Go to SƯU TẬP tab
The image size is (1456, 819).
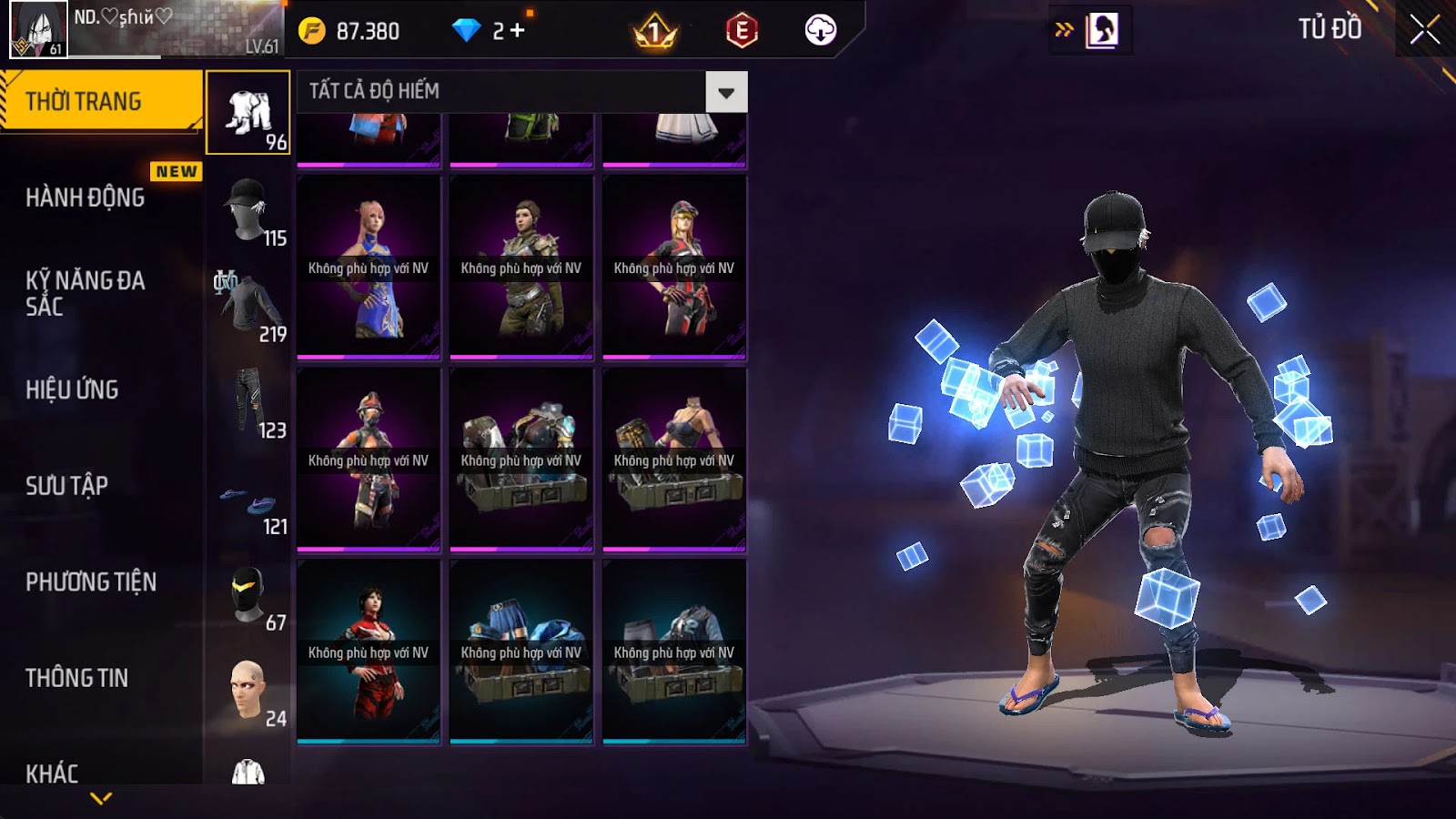point(67,486)
